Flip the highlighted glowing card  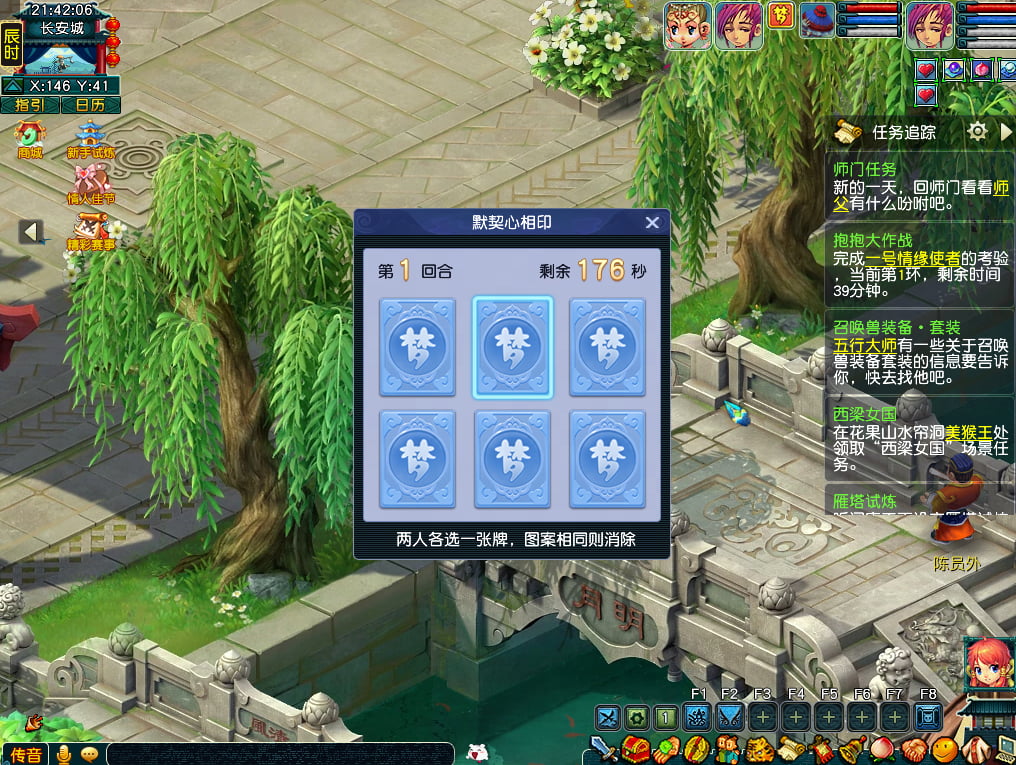pyautogui.click(x=512, y=347)
